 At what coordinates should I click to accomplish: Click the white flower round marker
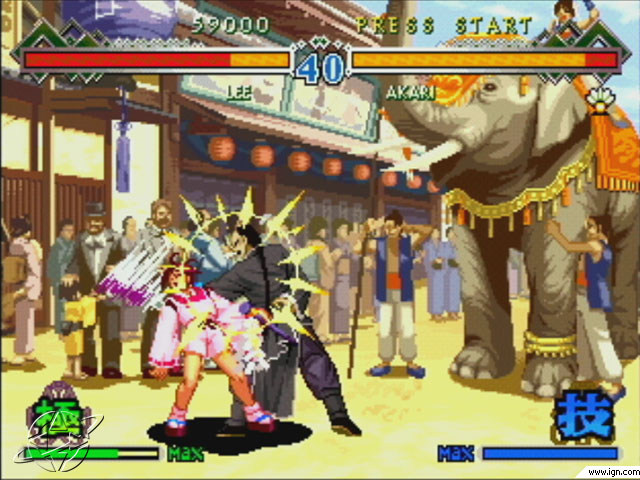602,98
